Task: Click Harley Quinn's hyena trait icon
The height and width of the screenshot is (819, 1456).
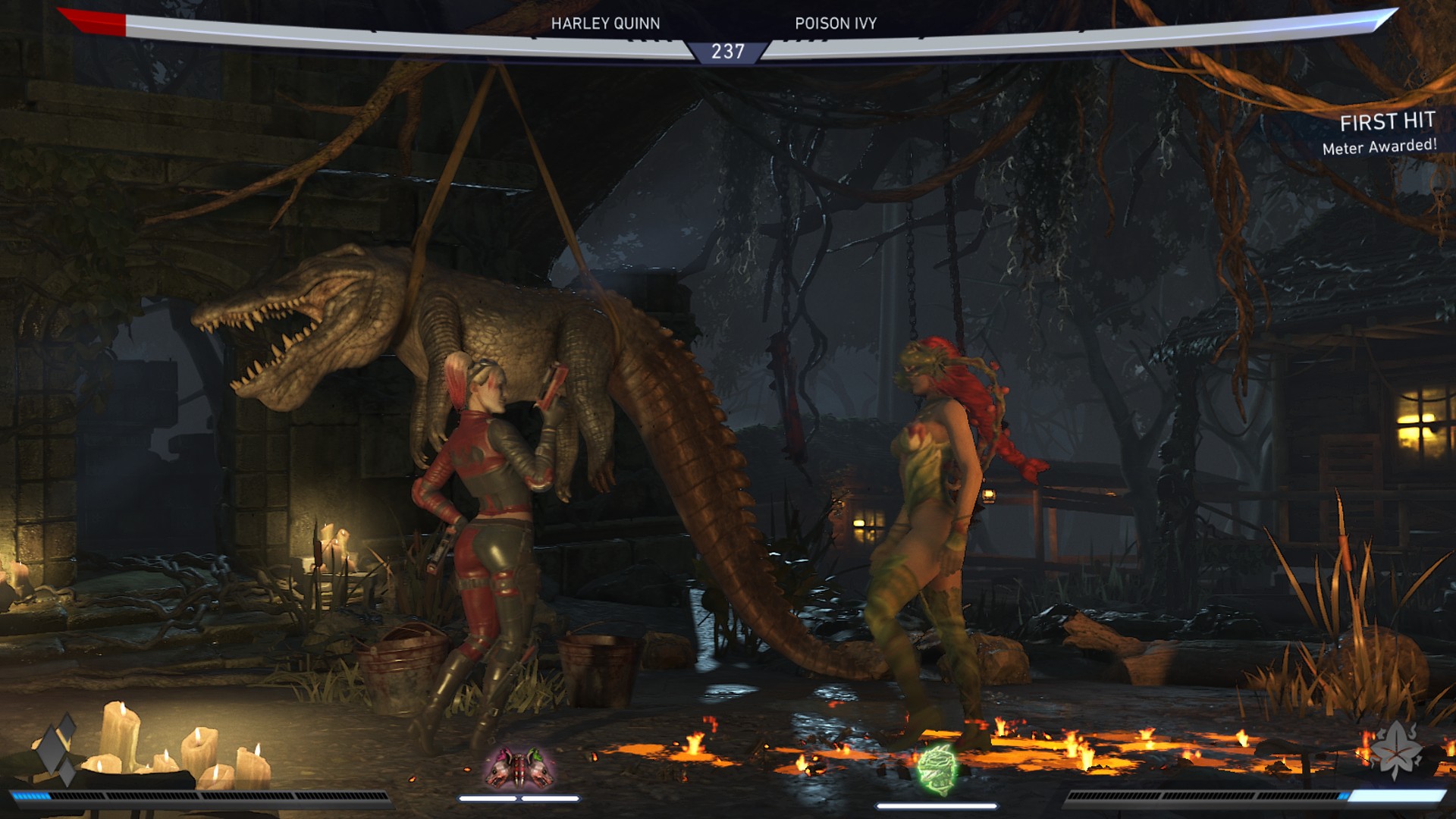Action: pos(520,768)
